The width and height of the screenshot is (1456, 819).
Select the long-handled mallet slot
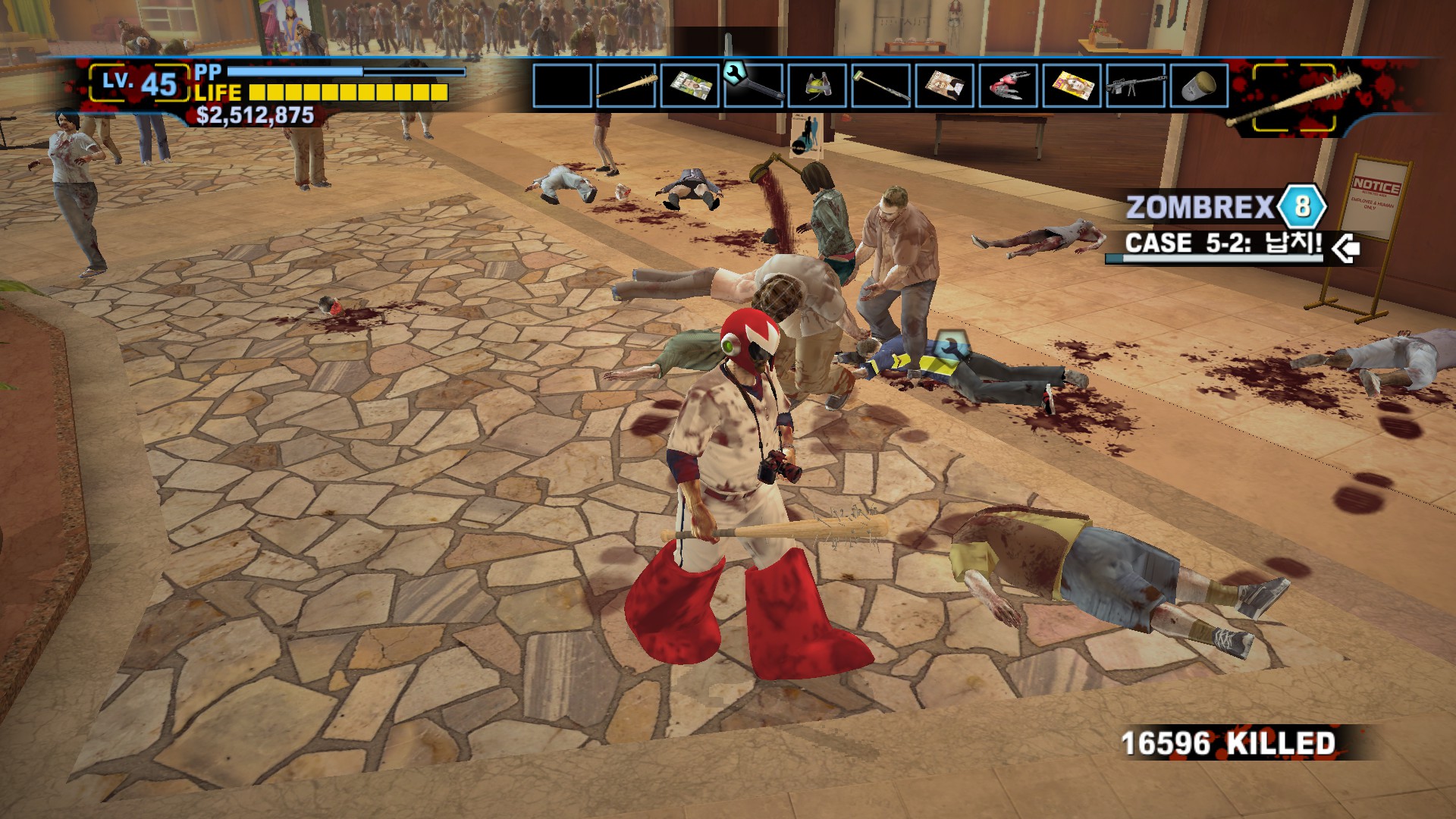(881, 86)
